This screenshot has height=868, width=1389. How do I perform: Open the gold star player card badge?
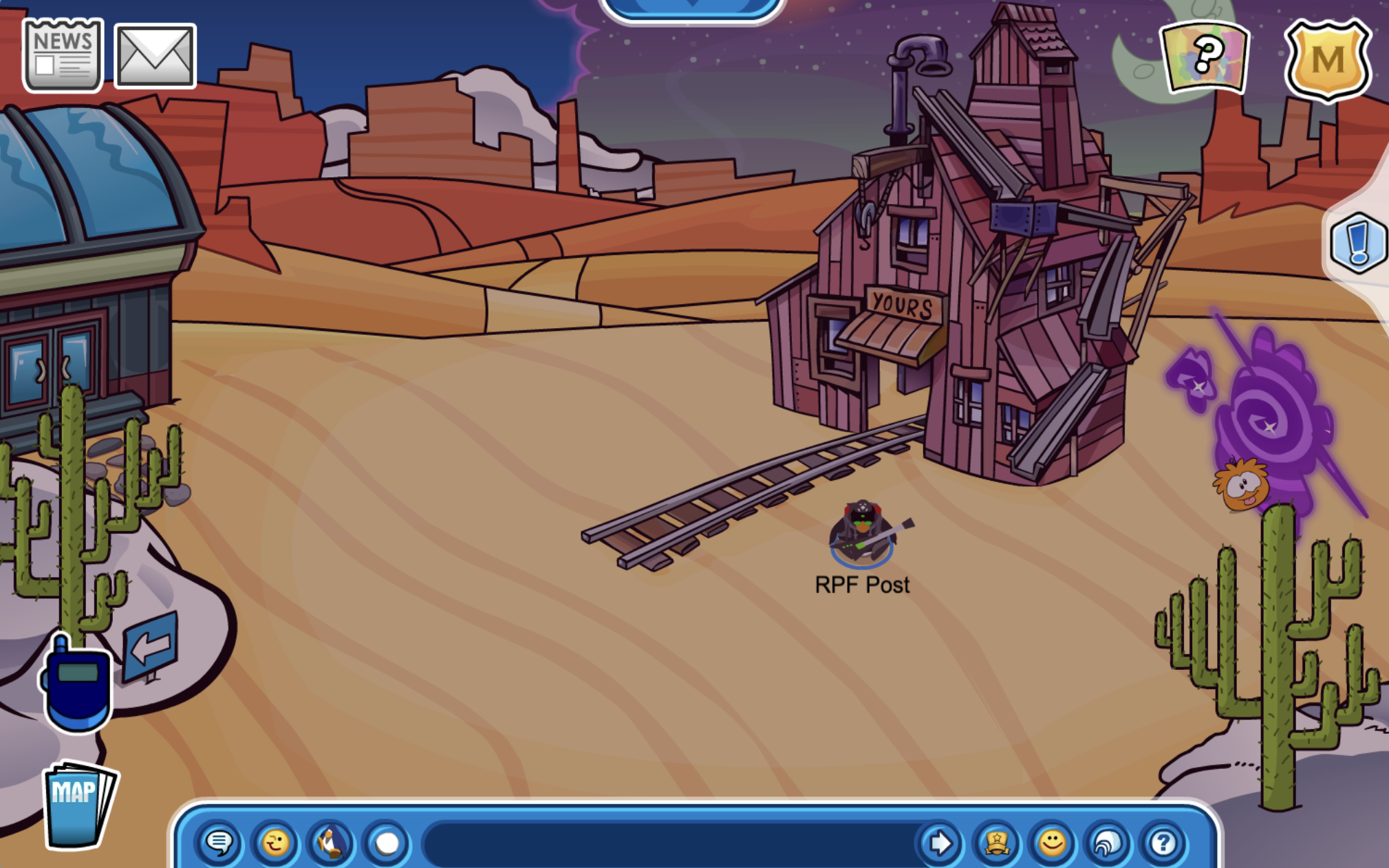click(996, 843)
